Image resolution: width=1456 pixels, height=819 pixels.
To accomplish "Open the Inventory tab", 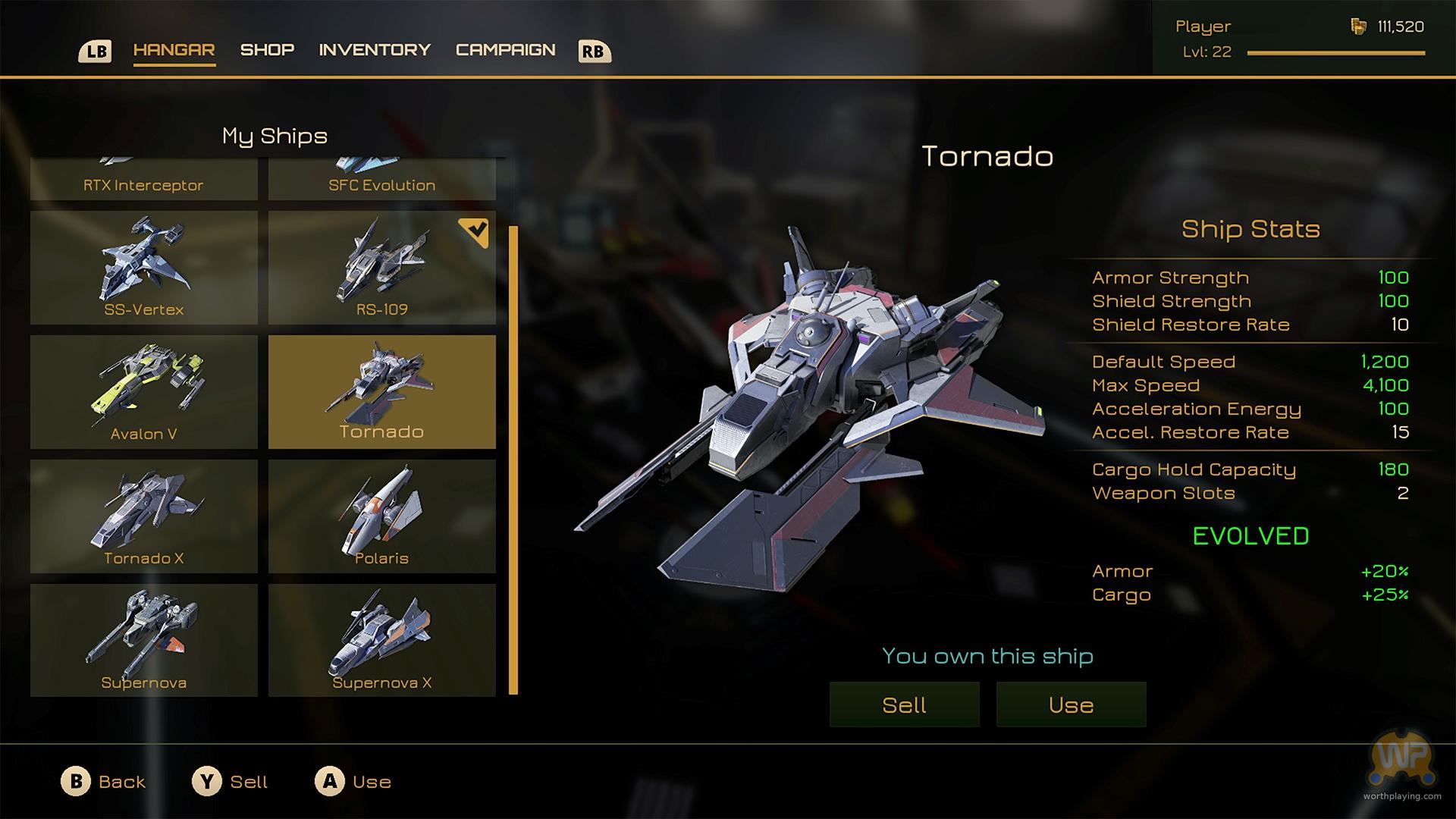I will (x=375, y=50).
